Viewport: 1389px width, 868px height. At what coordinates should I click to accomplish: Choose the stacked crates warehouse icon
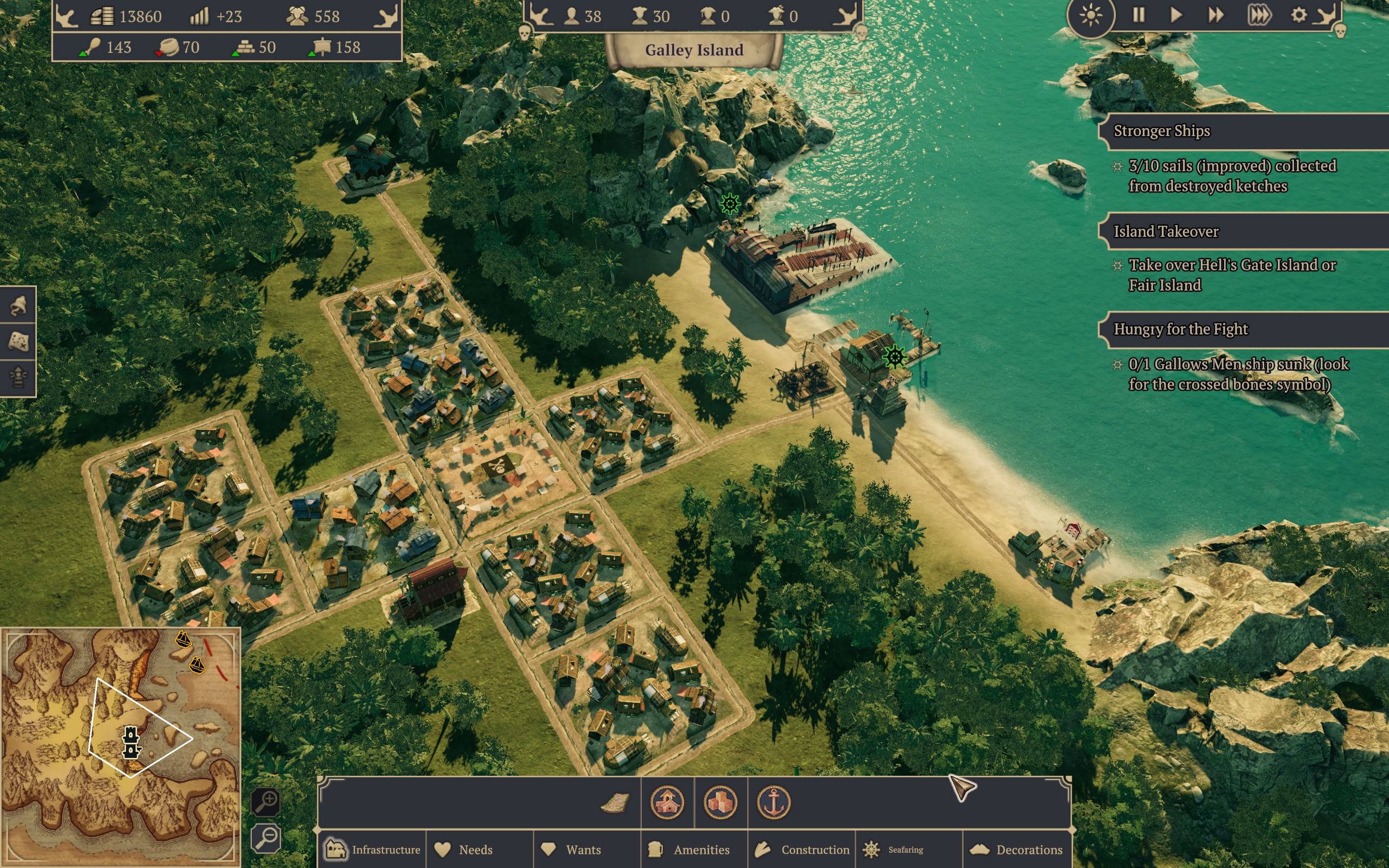pyautogui.click(x=721, y=802)
